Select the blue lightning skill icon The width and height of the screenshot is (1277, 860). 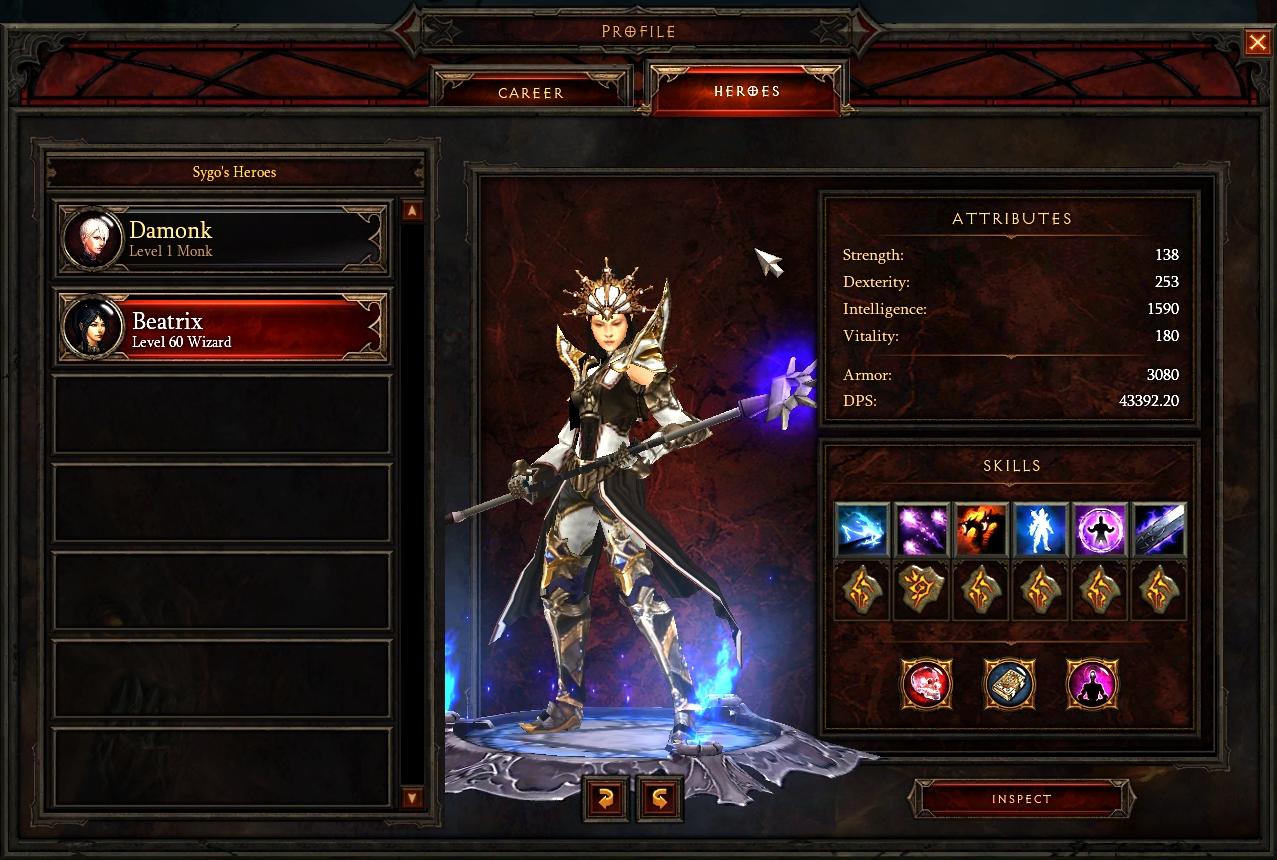pos(861,529)
